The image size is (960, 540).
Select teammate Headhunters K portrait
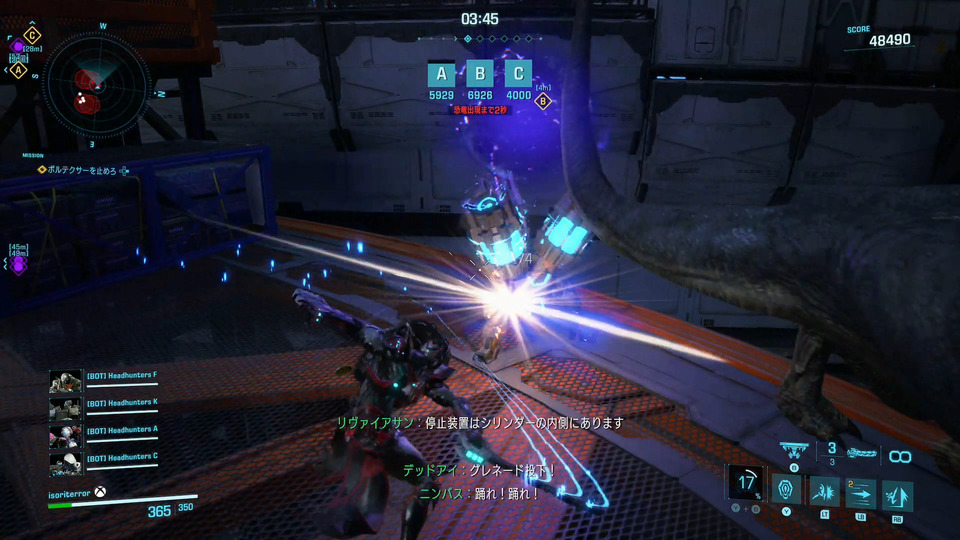coord(65,408)
